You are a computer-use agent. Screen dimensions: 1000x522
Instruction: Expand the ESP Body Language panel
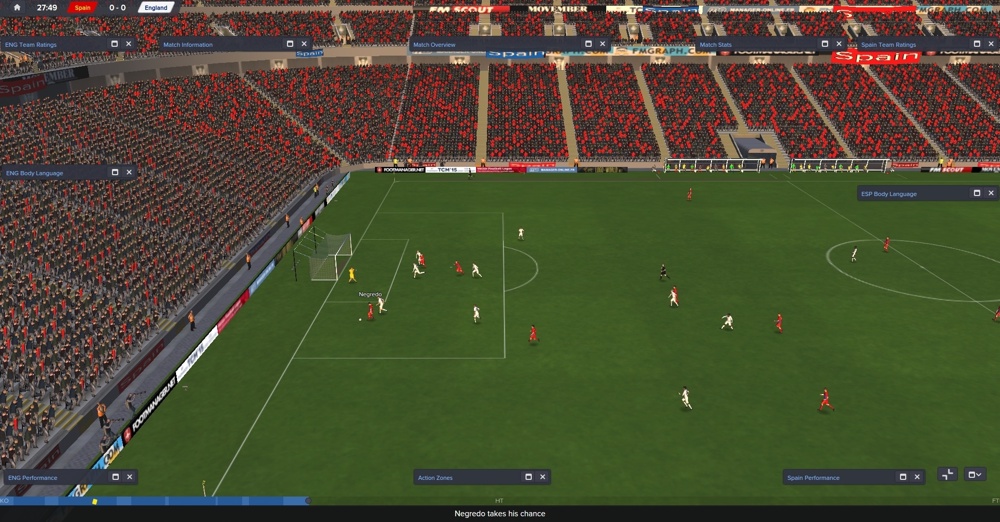point(977,193)
